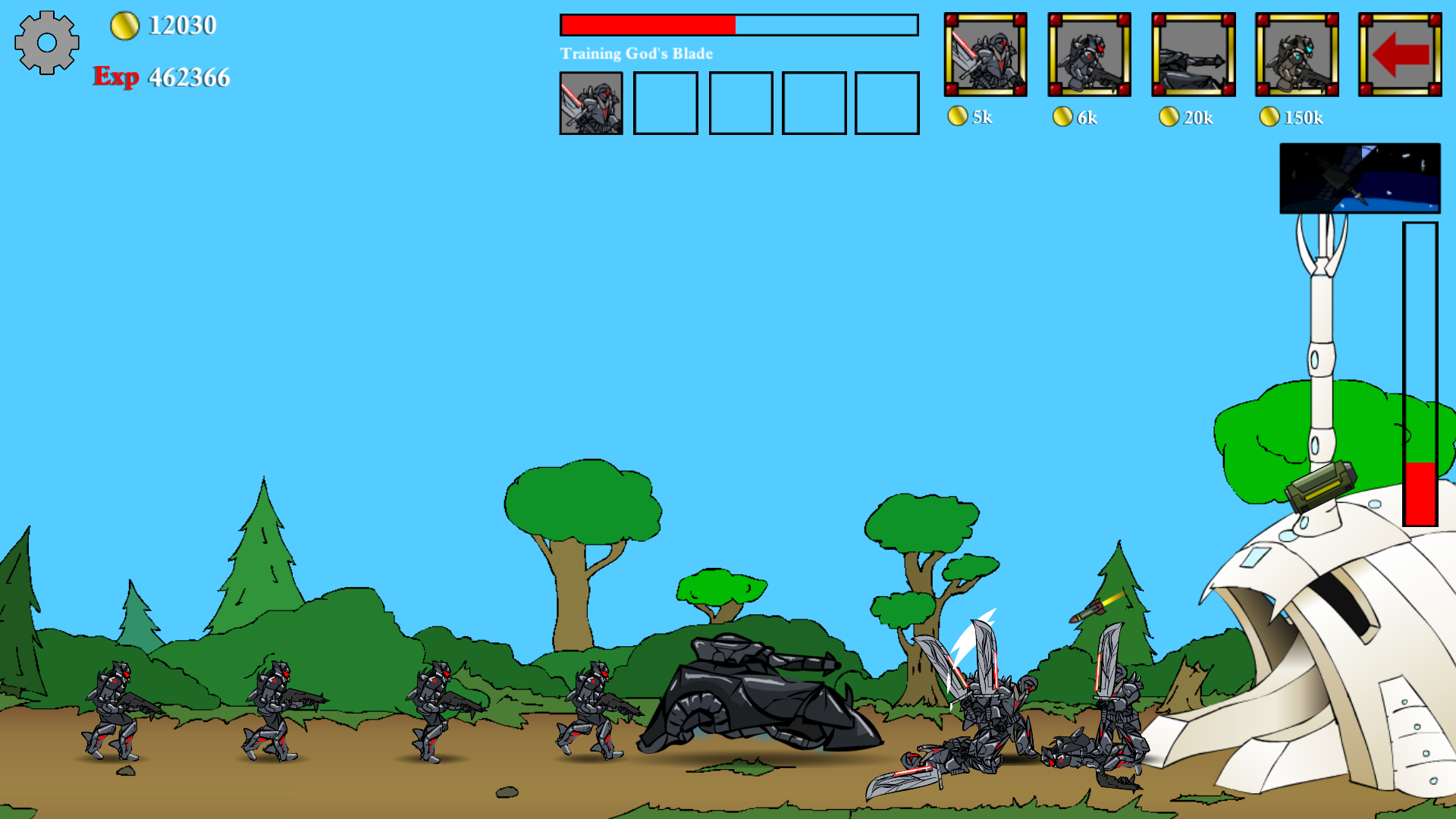Click the last empty training queue slot
Screen dimensions: 1456x819
(x=886, y=104)
